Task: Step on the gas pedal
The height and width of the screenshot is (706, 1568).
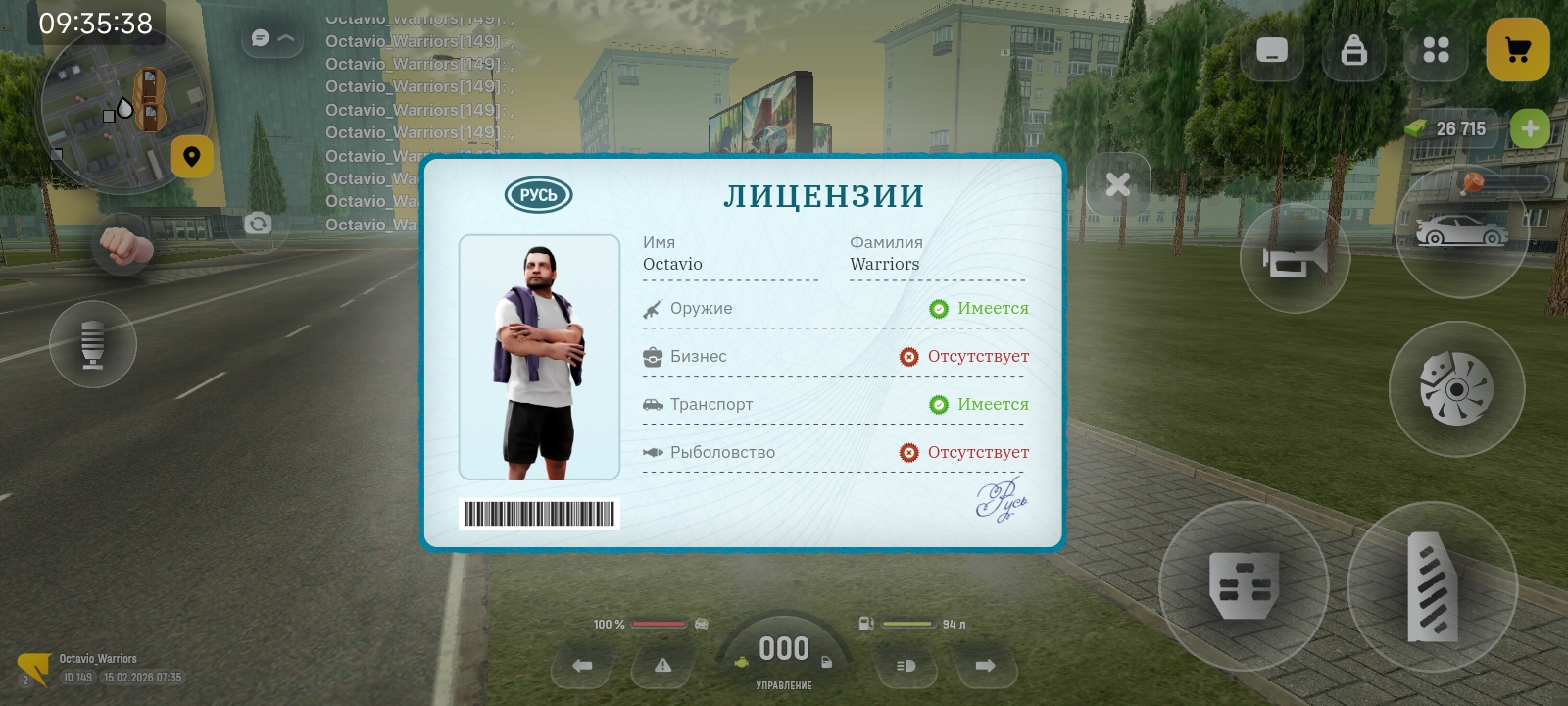Action: pyautogui.click(x=1432, y=586)
